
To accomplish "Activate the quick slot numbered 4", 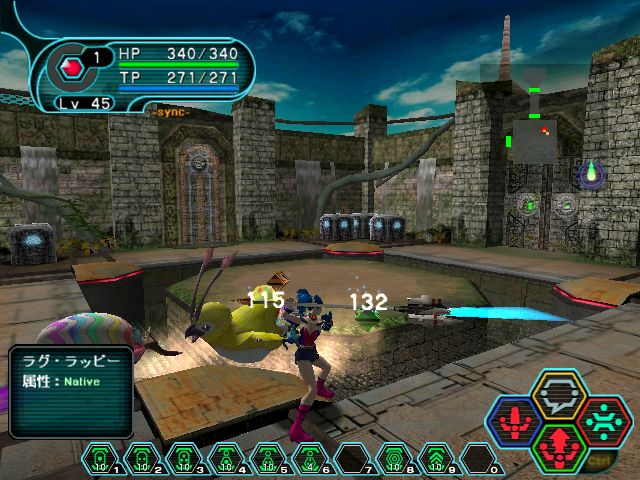I will click(223, 459).
